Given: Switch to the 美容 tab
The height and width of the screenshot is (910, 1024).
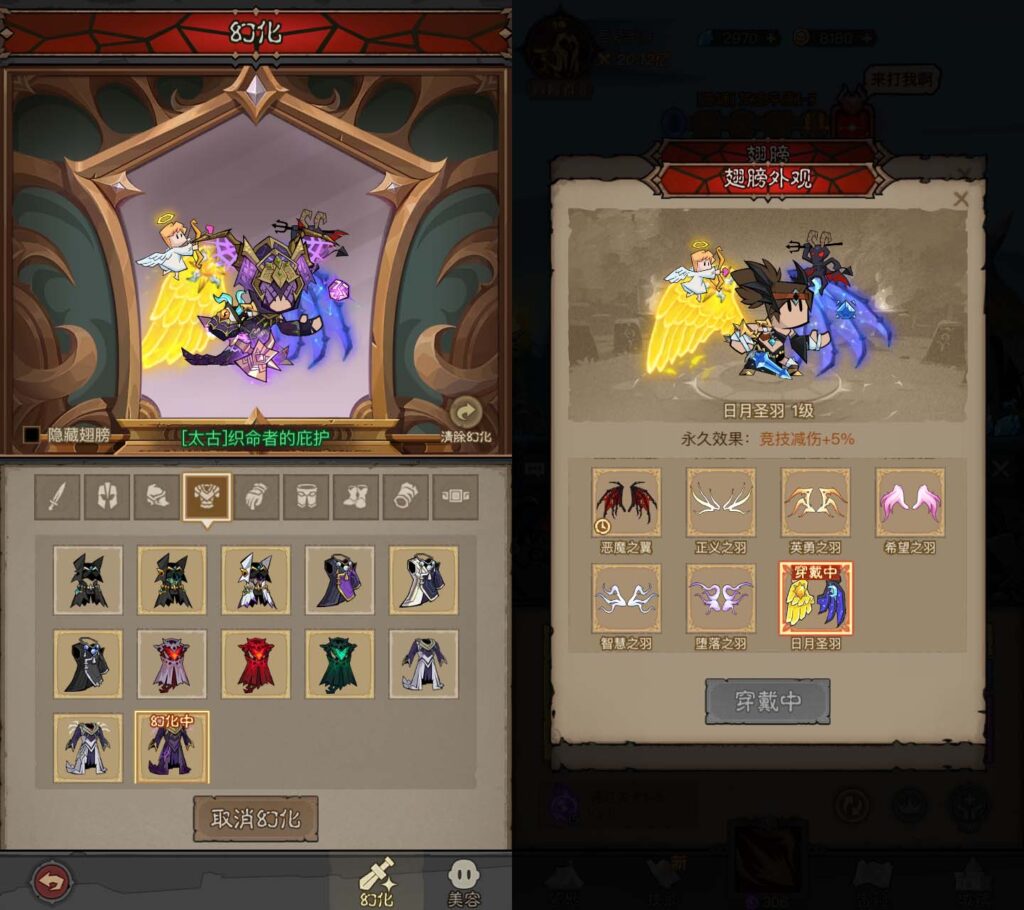Looking at the screenshot, I should 462,882.
